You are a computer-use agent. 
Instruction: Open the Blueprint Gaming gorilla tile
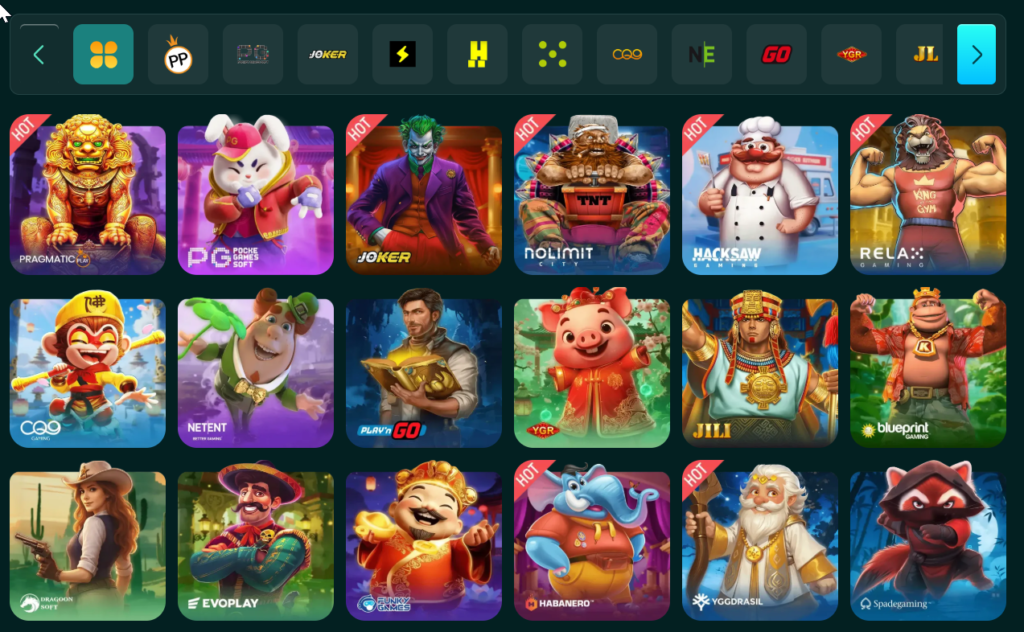[928, 368]
